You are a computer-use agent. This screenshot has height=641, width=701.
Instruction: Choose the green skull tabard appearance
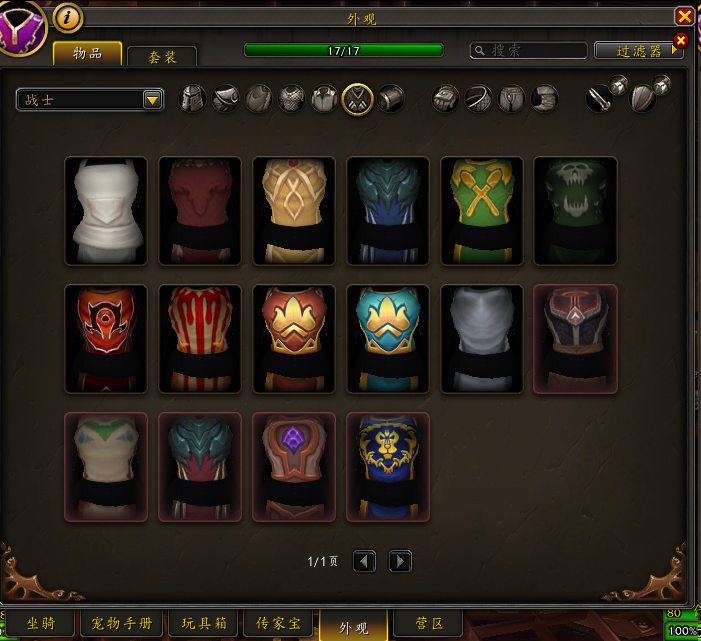click(x=576, y=211)
